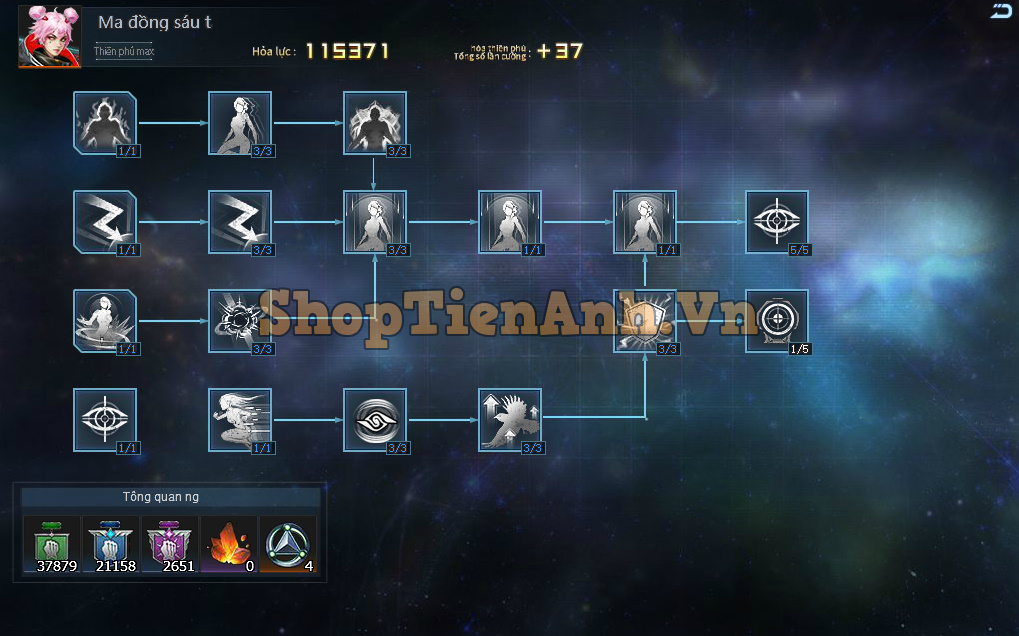Image resolution: width=1019 pixels, height=636 pixels.
Task: Select the shield talent node 3/3
Action: [x=645, y=321]
